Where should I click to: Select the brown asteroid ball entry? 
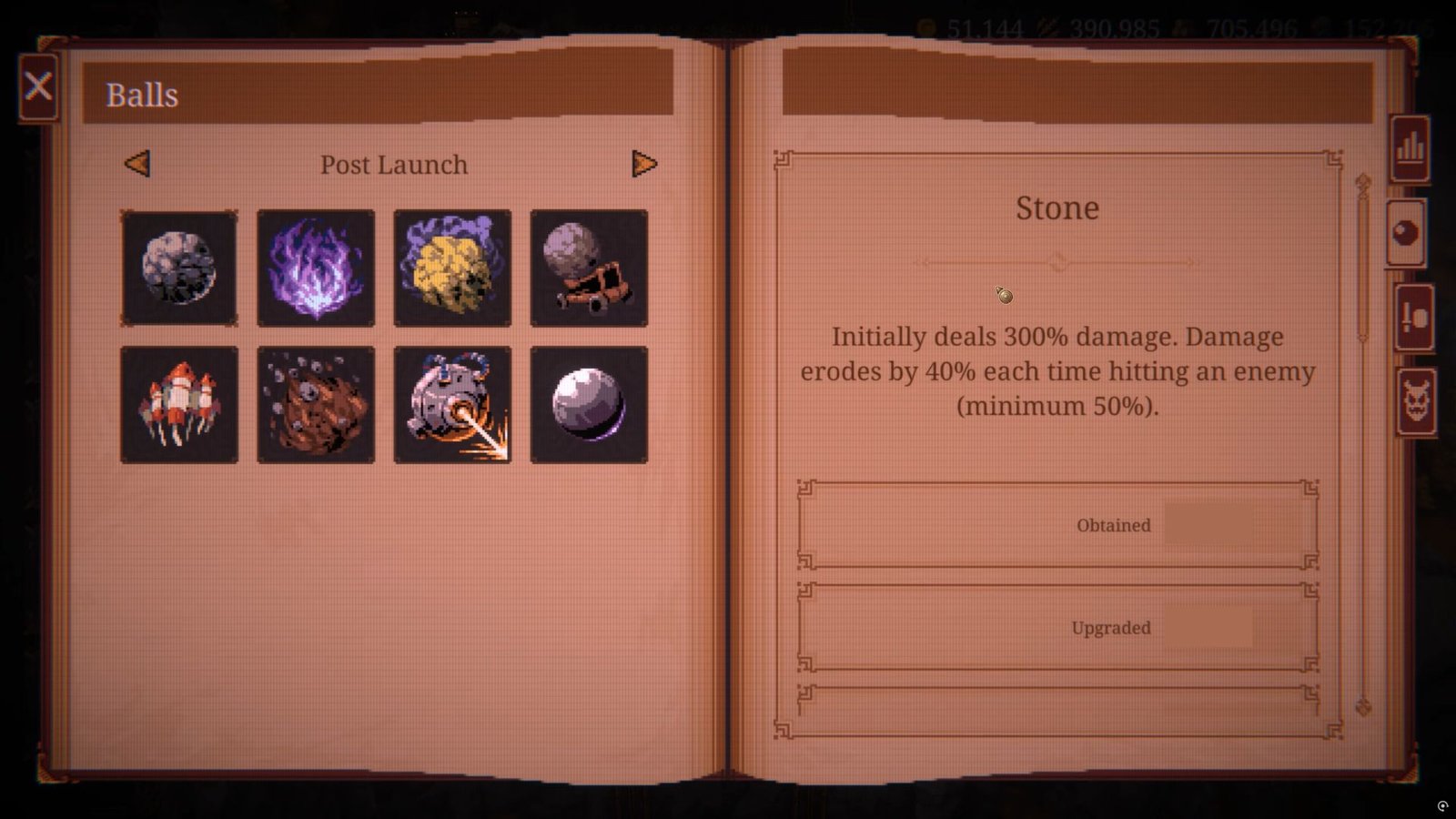click(x=316, y=405)
